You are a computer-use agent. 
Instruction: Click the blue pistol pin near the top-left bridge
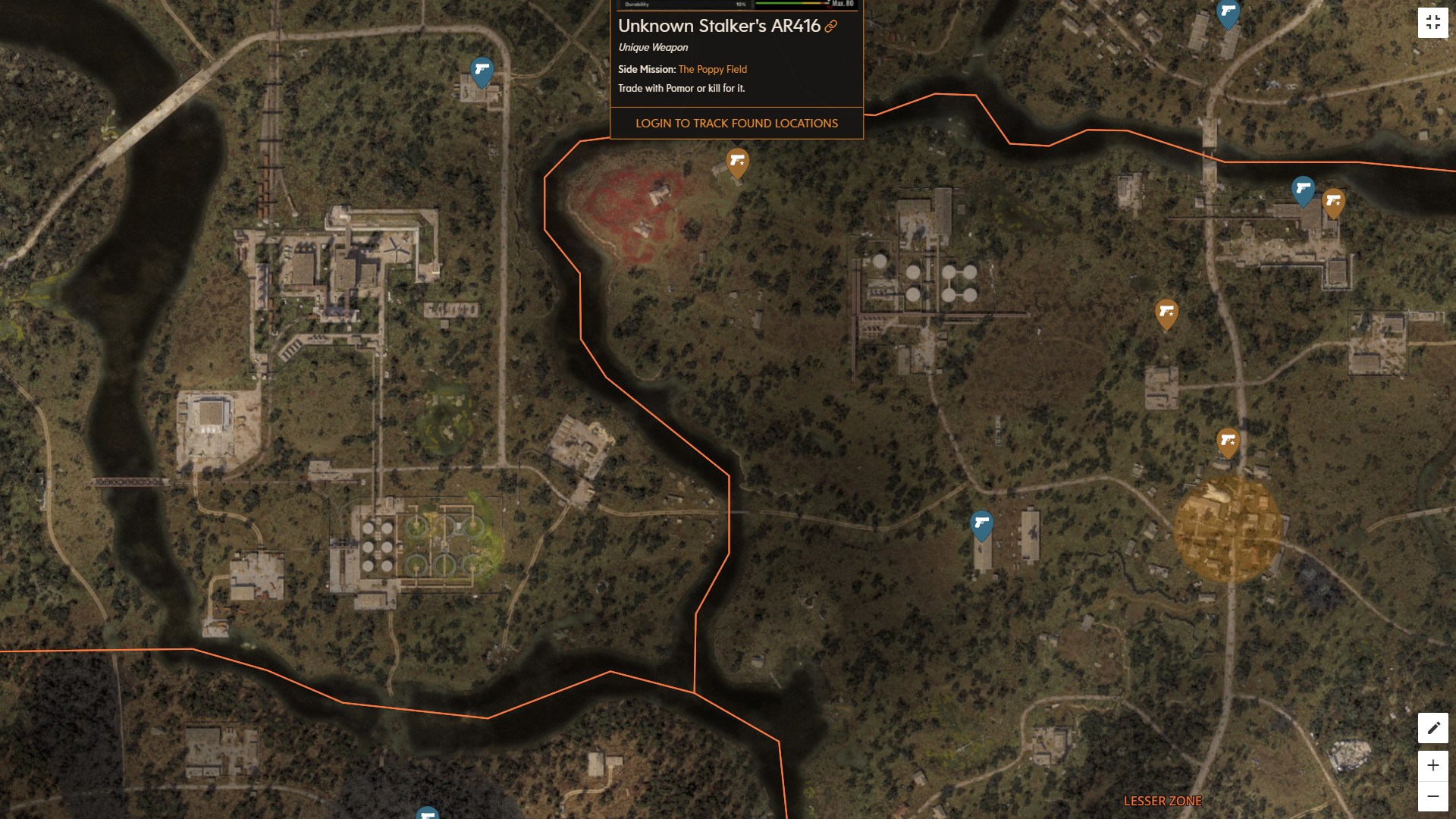480,71
